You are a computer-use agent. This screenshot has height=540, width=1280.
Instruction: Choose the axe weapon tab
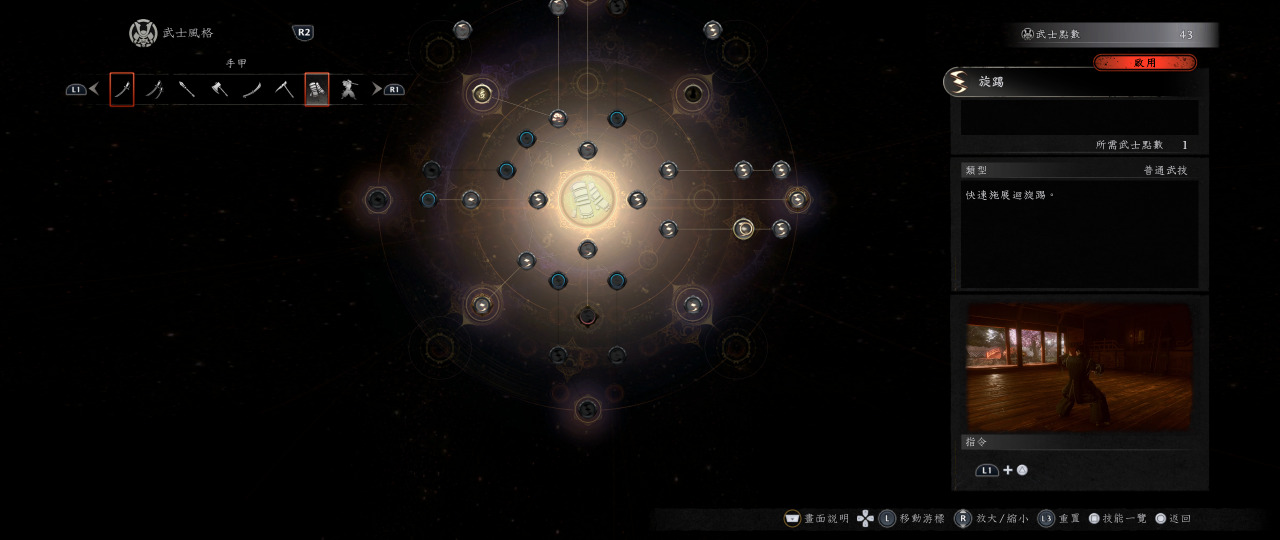click(219, 90)
